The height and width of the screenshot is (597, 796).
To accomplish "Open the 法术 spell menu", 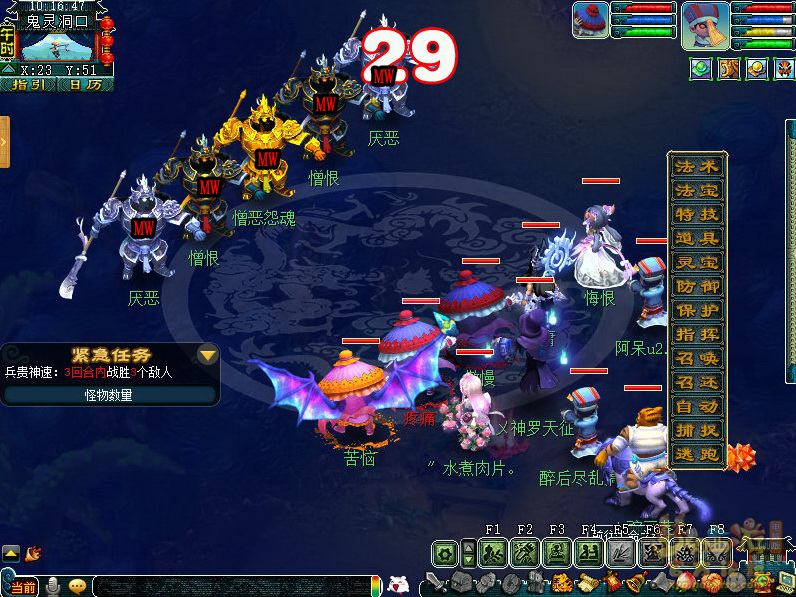I will pyautogui.click(x=697, y=167).
